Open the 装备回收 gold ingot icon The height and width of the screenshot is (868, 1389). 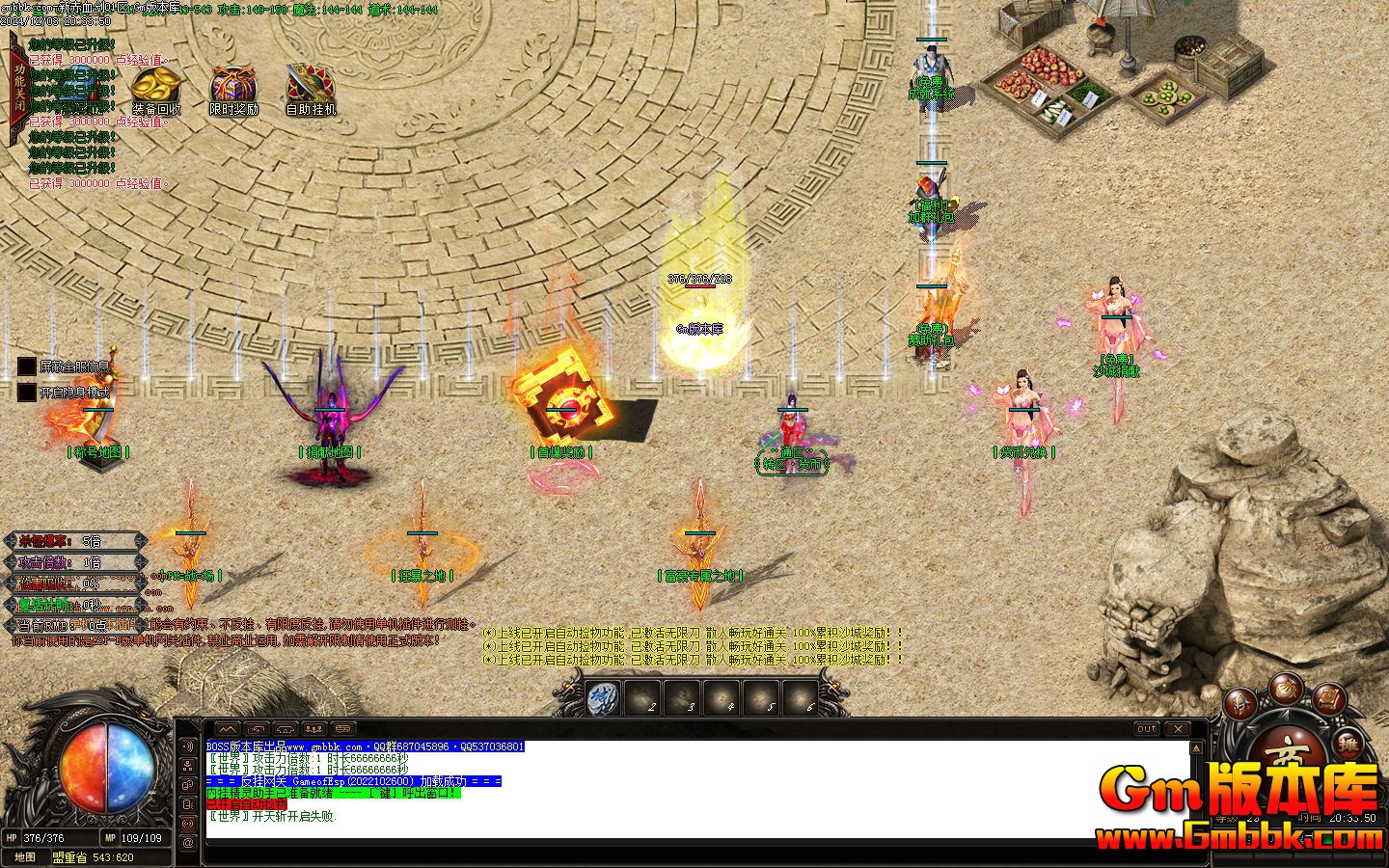click(x=156, y=86)
